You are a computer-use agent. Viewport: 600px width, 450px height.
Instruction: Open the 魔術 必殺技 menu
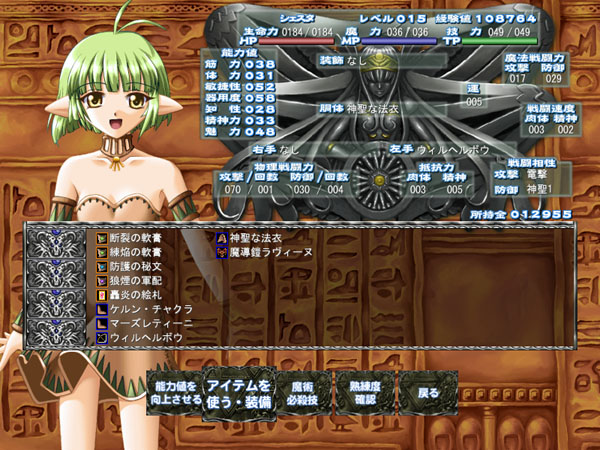(295, 392)
